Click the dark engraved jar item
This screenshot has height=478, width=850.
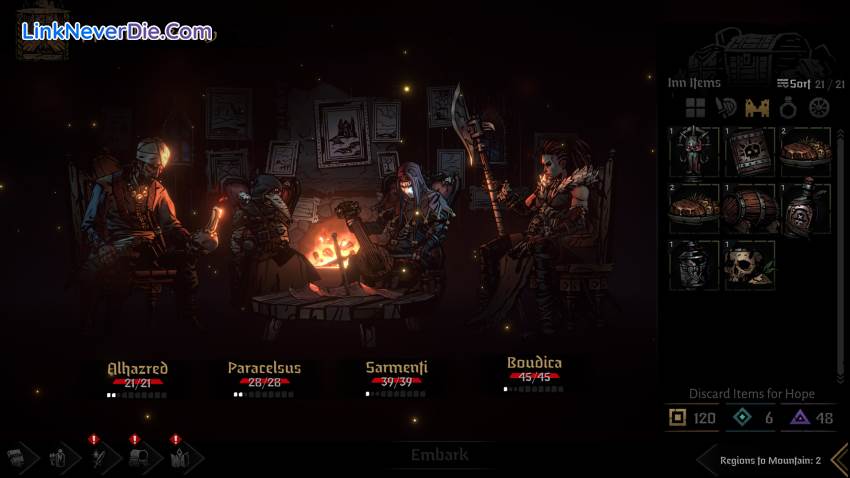pyautogui.click(x=695, y=264)
